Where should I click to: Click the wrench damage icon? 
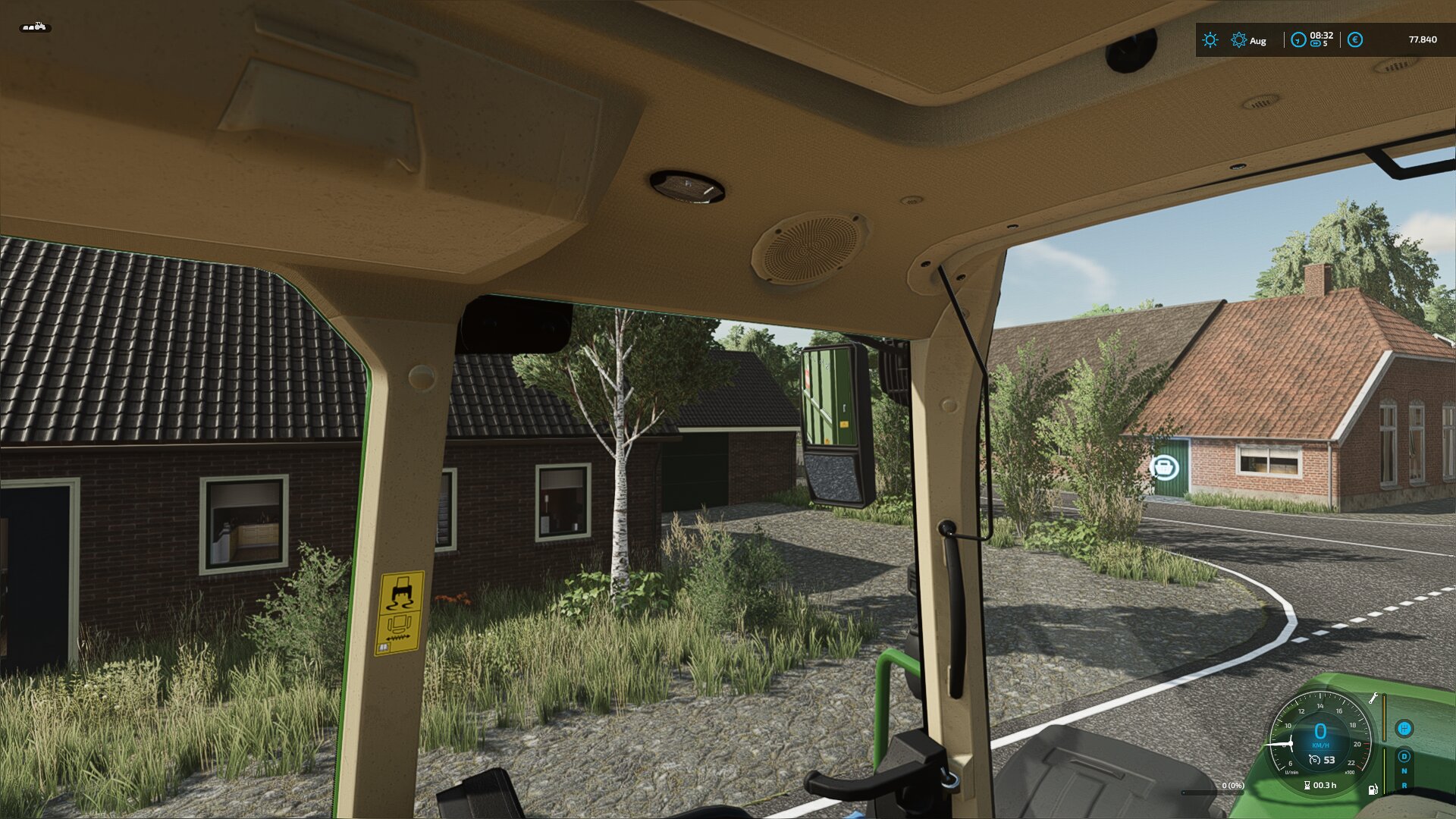1373,698
